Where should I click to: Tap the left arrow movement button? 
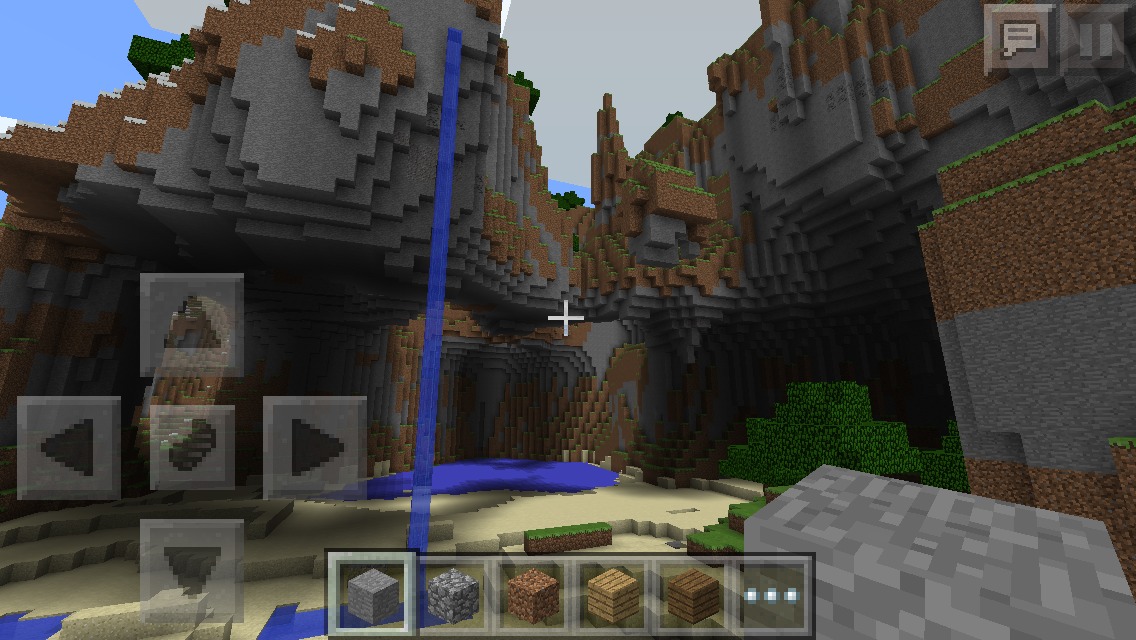[69, 447]
